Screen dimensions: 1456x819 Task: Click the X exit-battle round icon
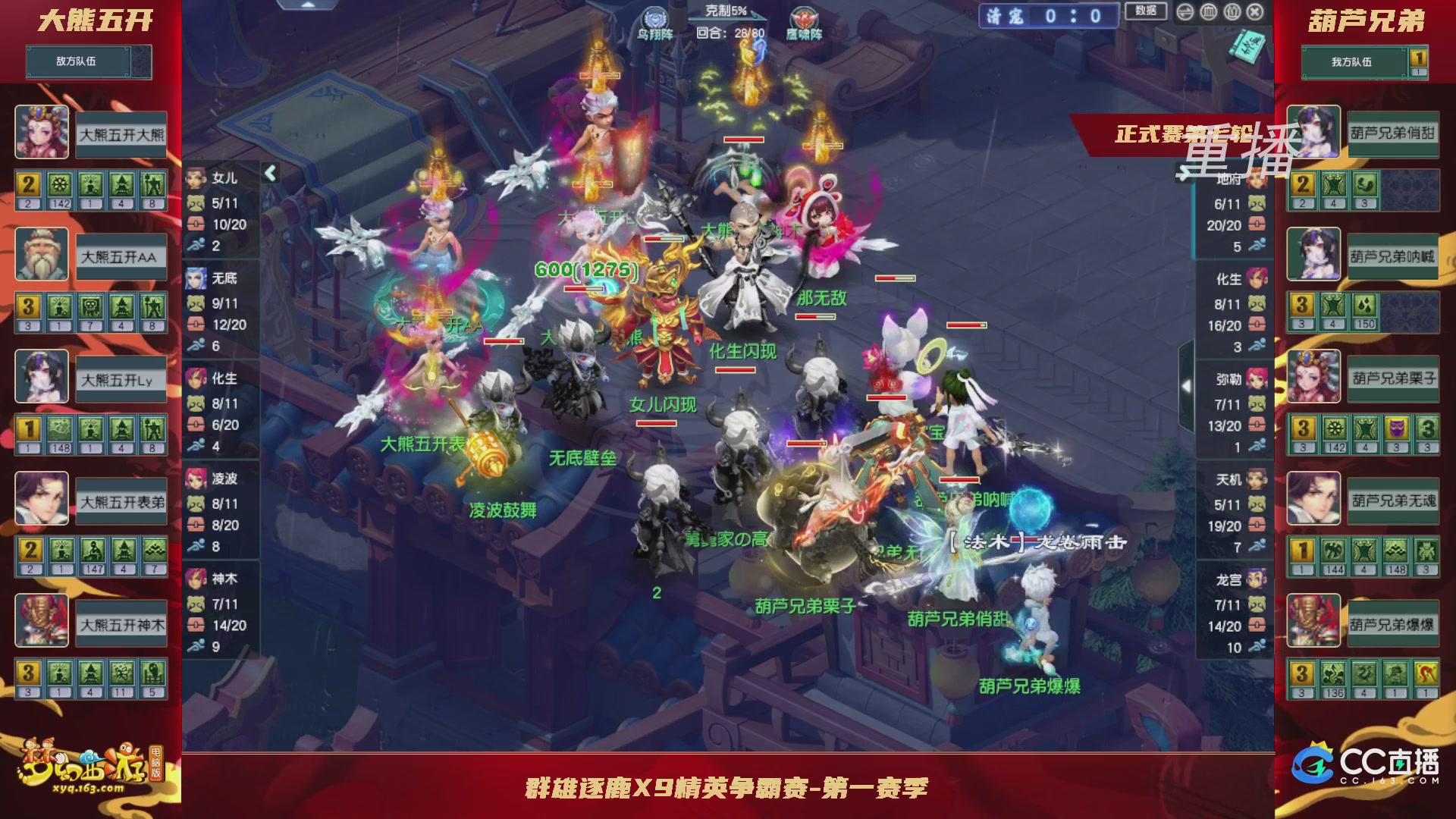pyautogui.click(x=1255, y=12)
